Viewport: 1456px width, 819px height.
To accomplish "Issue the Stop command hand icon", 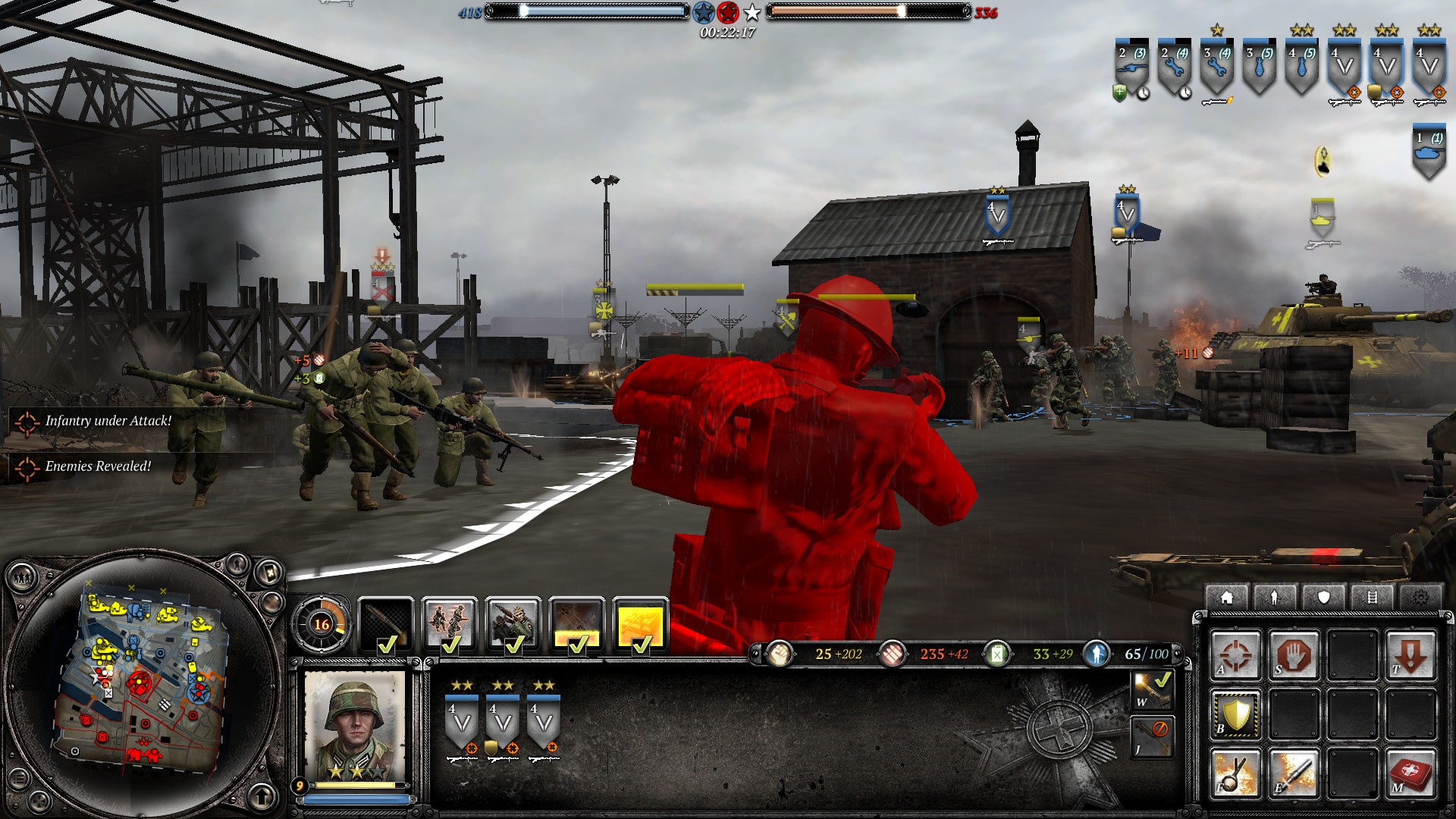I will click(1294, 654).
